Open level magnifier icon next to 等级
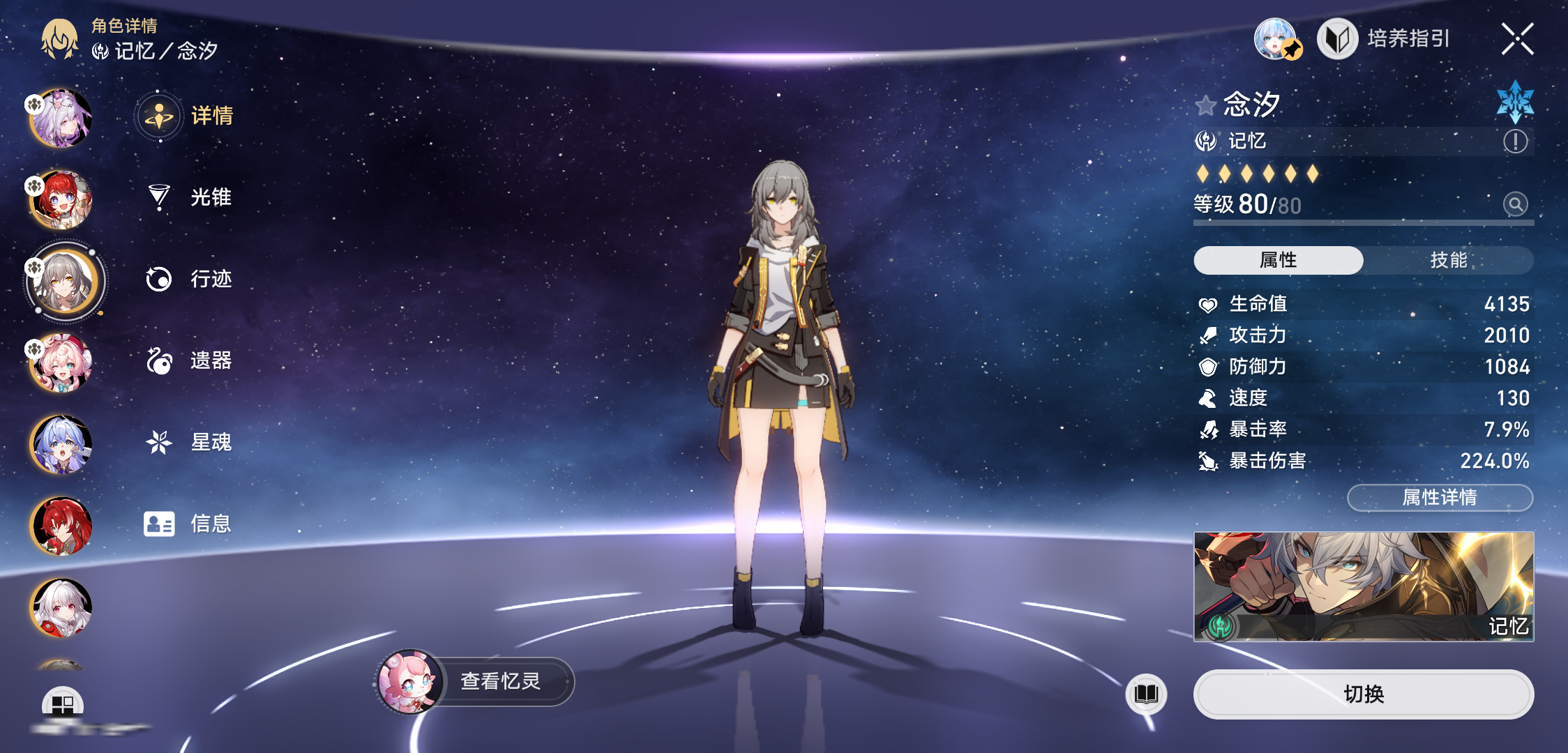 1515,204
